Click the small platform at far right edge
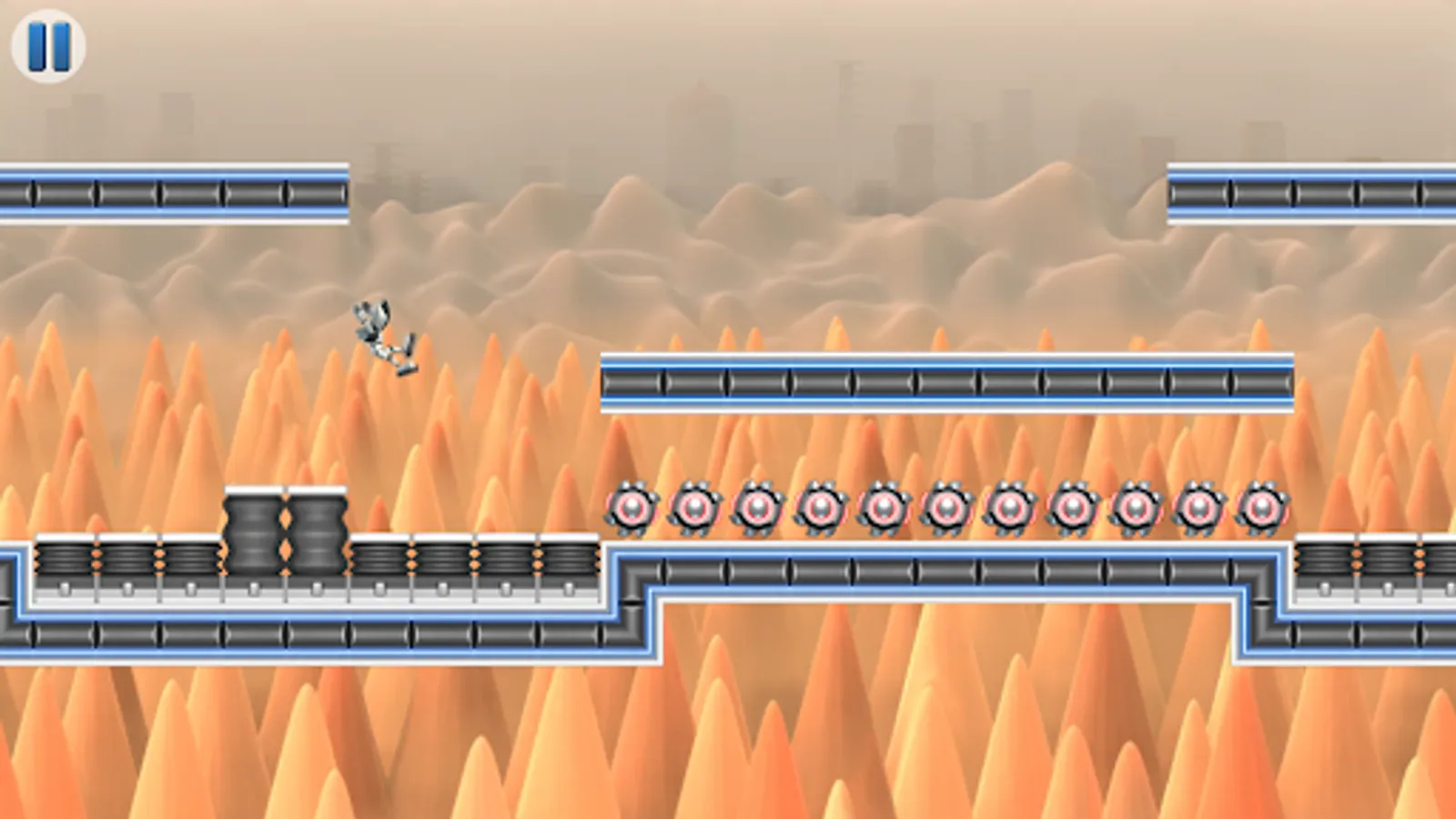The width and height of the screenshot is (1456, 819). click(1374, 564)
